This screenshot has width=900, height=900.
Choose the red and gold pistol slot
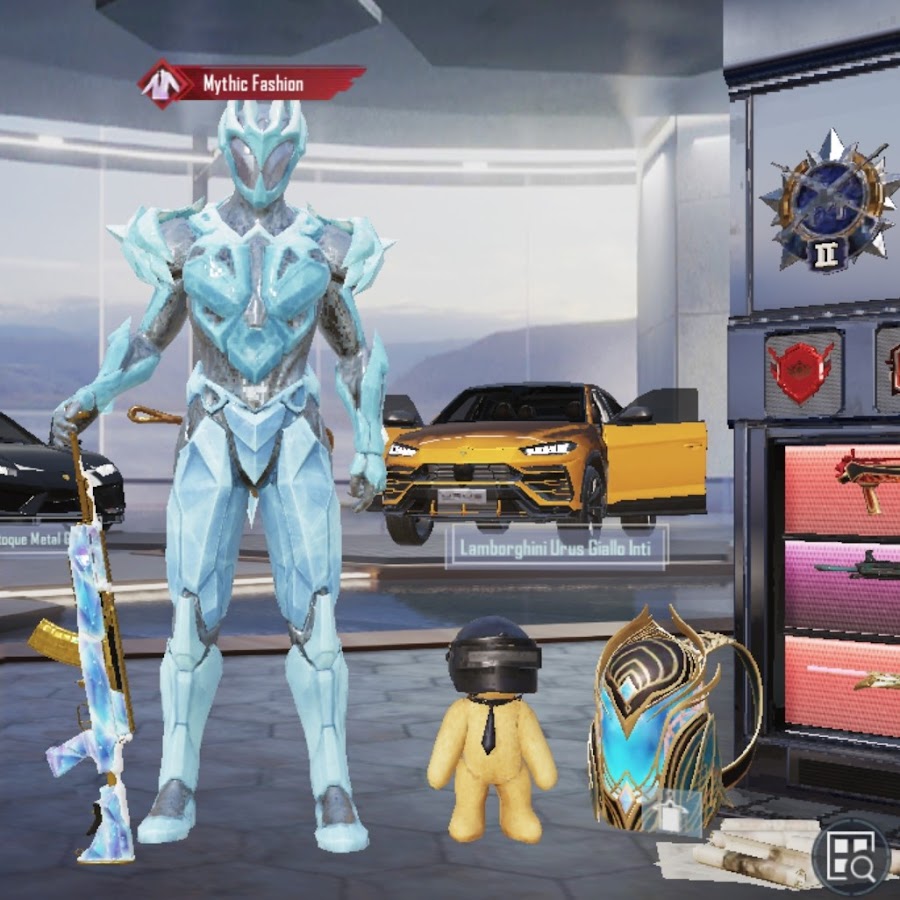tap(842, 487)
